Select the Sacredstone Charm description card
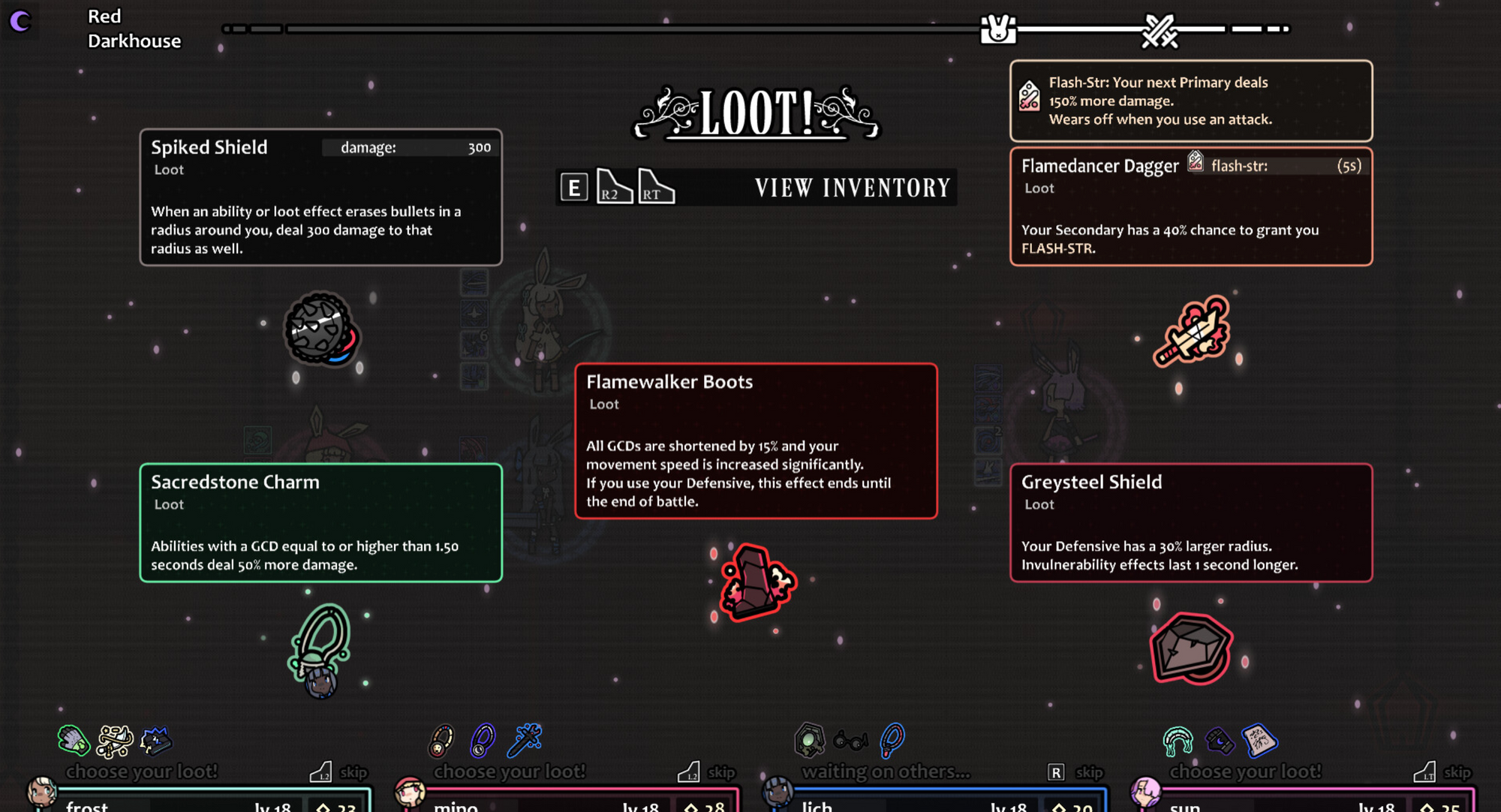Image resolution: width=1501 pixels, height=812 pixels. [320, 522]
